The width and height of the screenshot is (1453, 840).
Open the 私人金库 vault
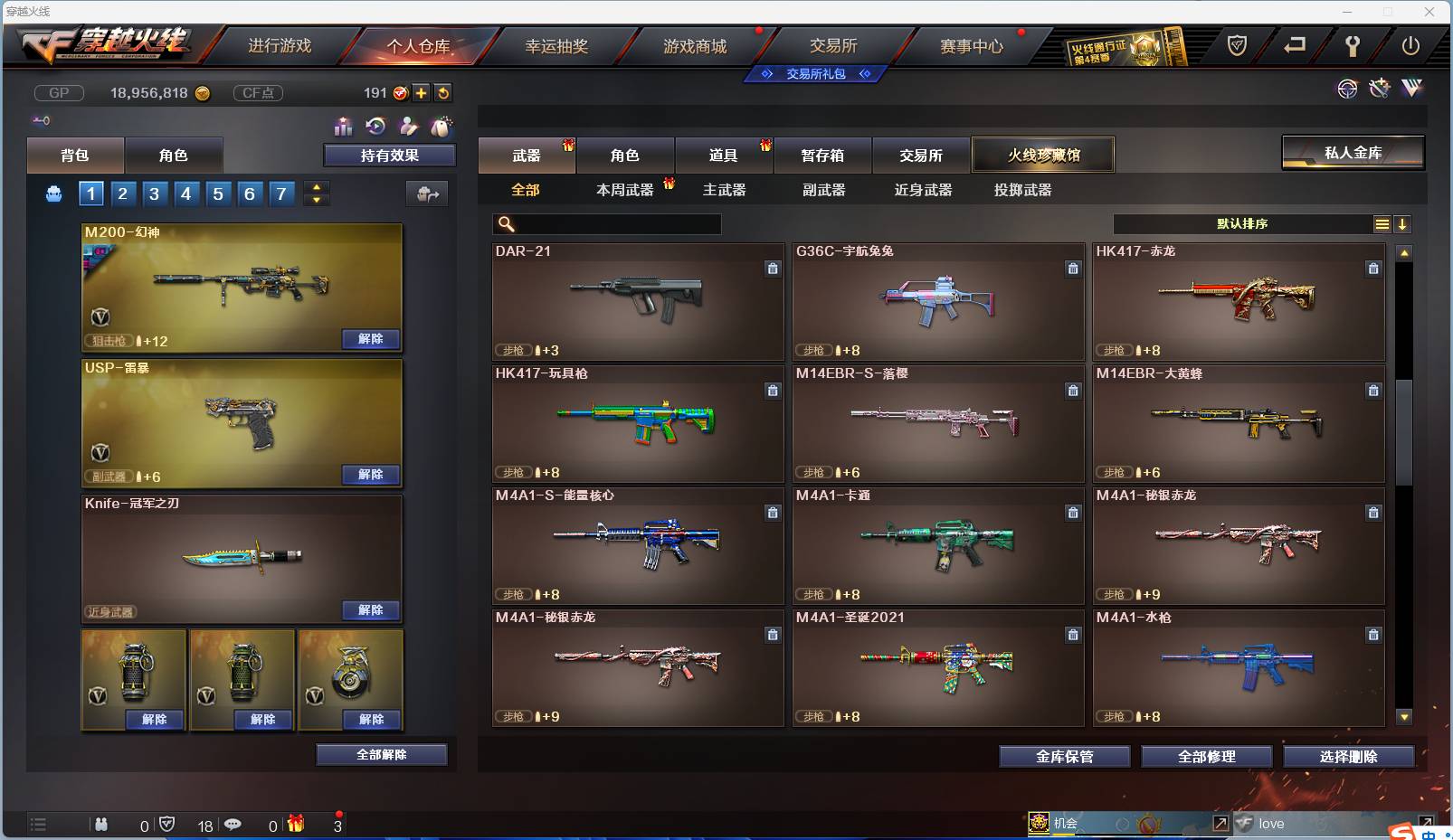tap(1353, 153)
